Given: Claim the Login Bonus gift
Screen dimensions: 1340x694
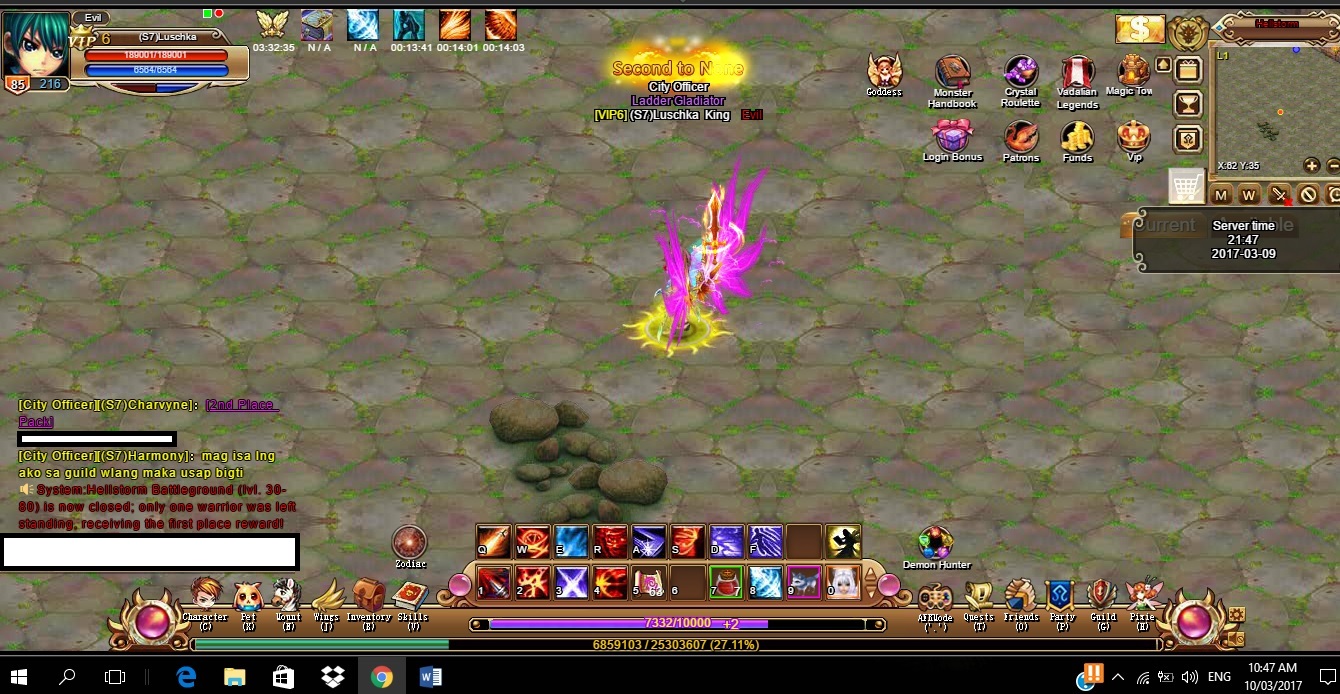Looking at the screenshot, I should coord(951,137).
